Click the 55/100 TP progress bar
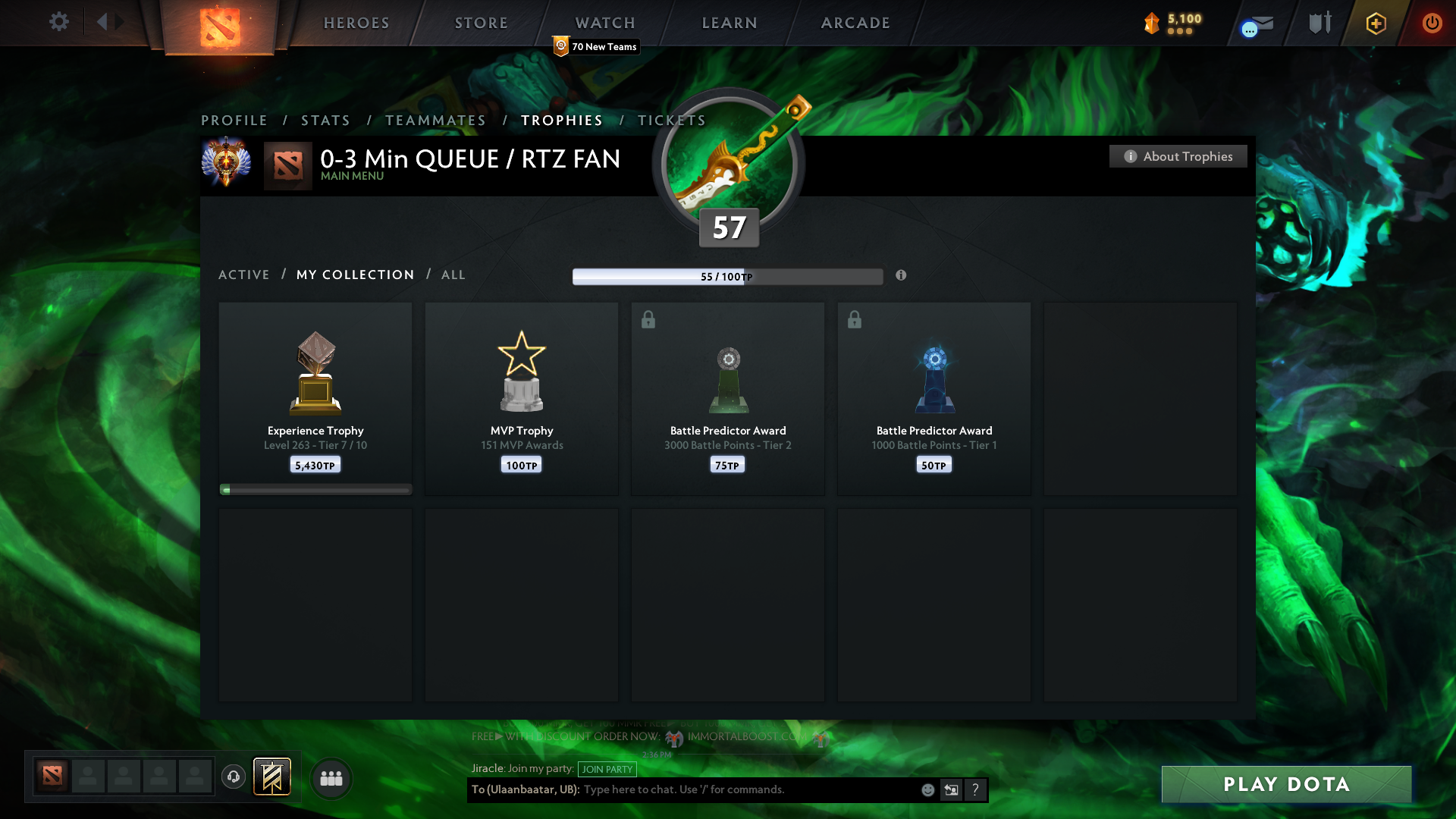1456x819 pixels. [x=728, y=276]
